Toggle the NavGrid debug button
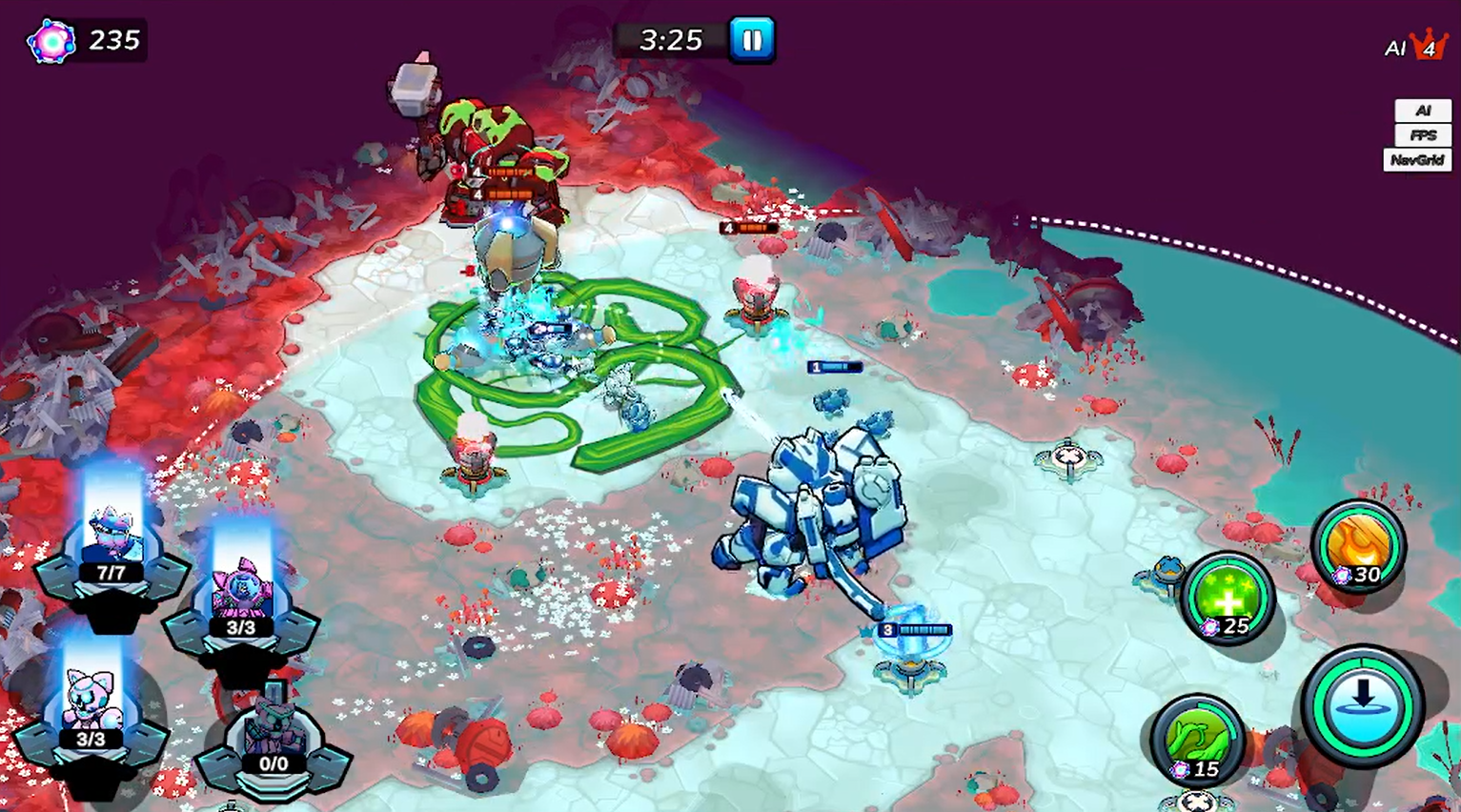The width and height of the screenshot is (1461, 812). 1416,160
